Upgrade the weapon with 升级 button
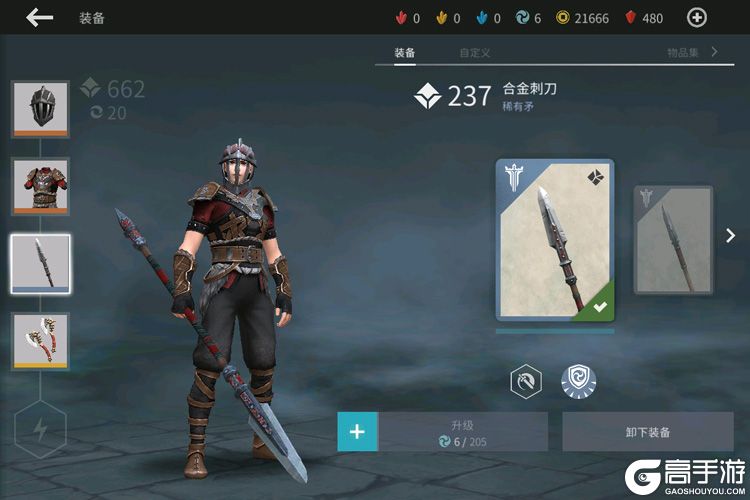The width and height of the screenshot is (750, 500). pos(462,433)
